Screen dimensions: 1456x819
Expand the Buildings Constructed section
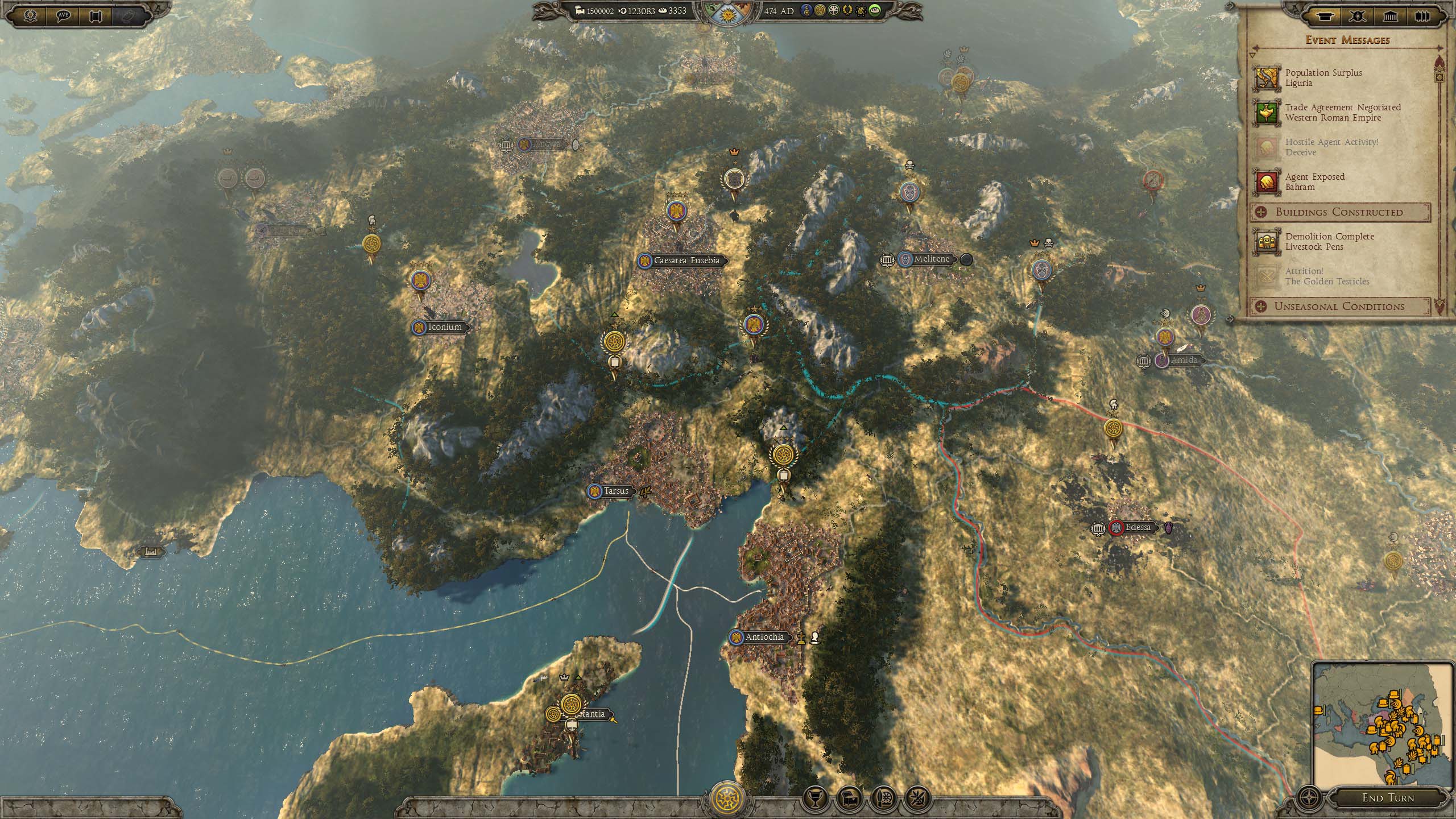tap(1339, 212)
